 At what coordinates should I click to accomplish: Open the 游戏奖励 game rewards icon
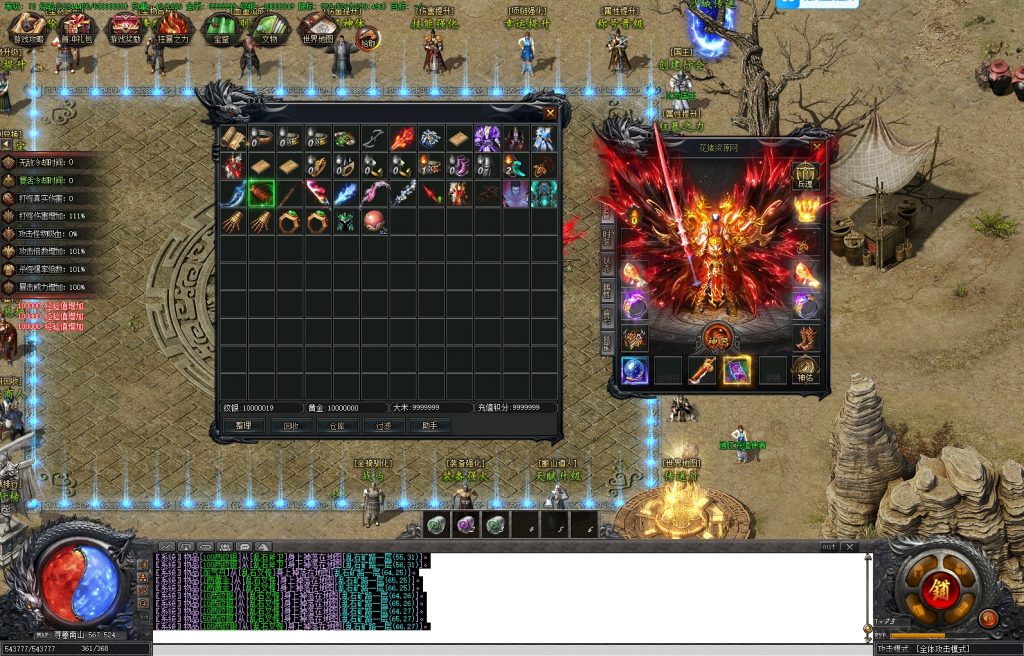[x=125, y=30]
